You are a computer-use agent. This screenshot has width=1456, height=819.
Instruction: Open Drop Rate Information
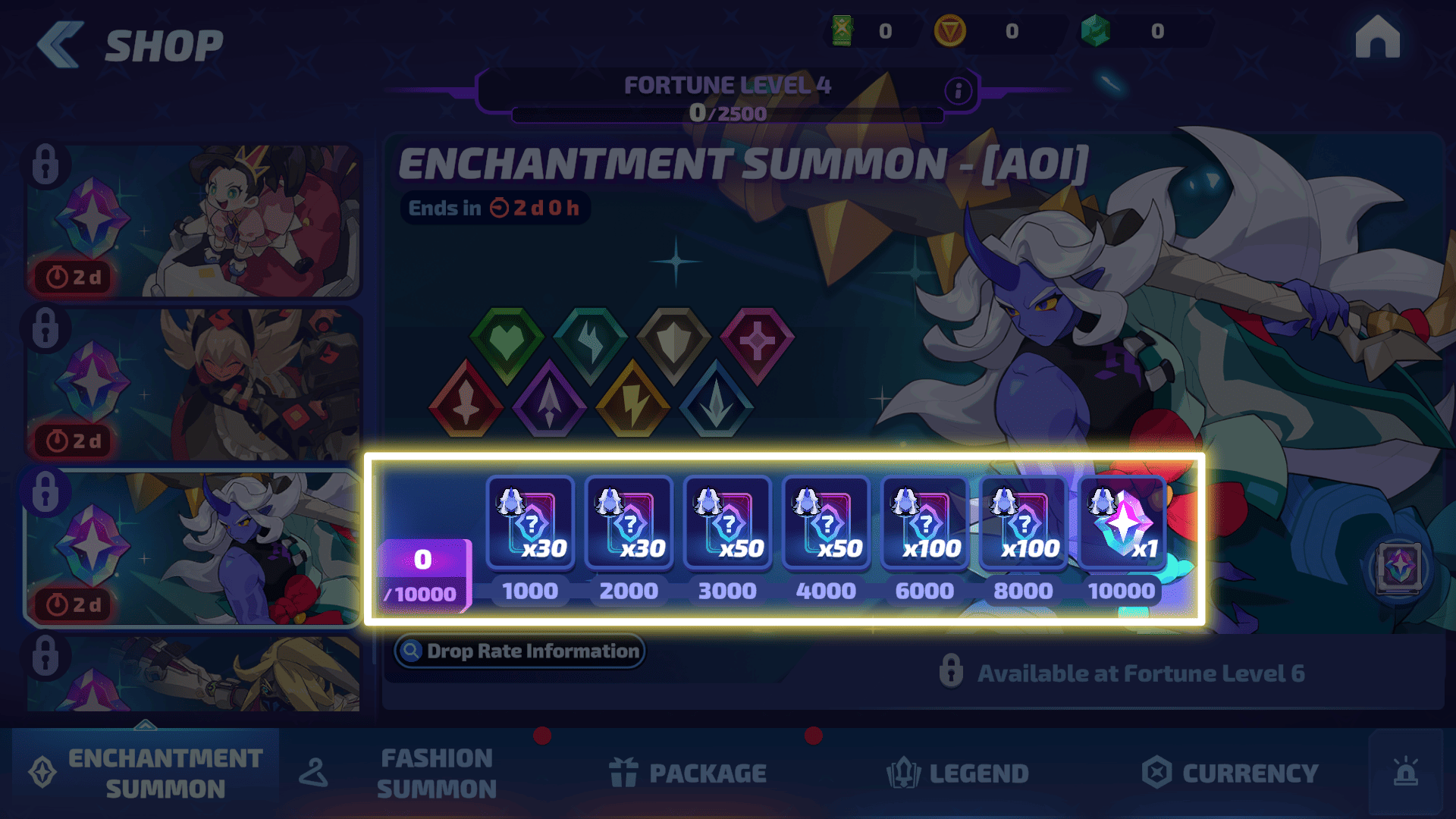[x=519, y=651]
